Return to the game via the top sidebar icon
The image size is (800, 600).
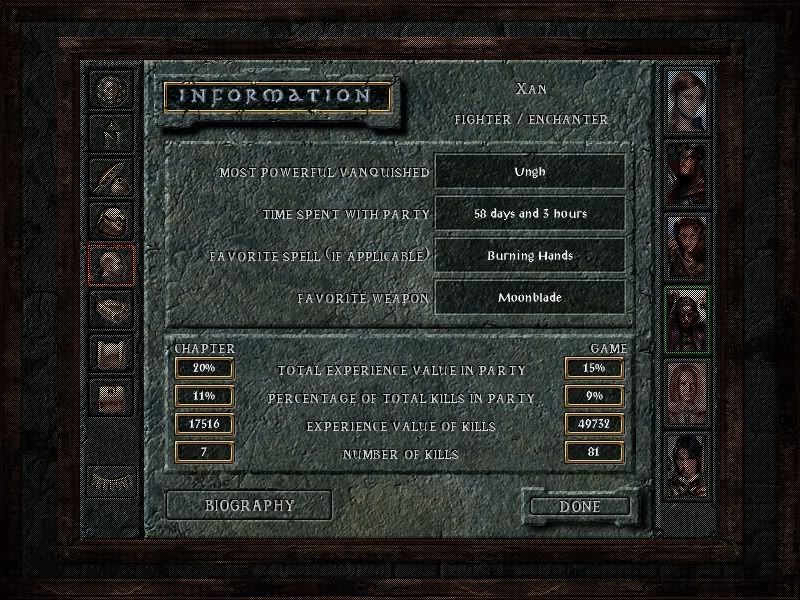coord(110,89)
